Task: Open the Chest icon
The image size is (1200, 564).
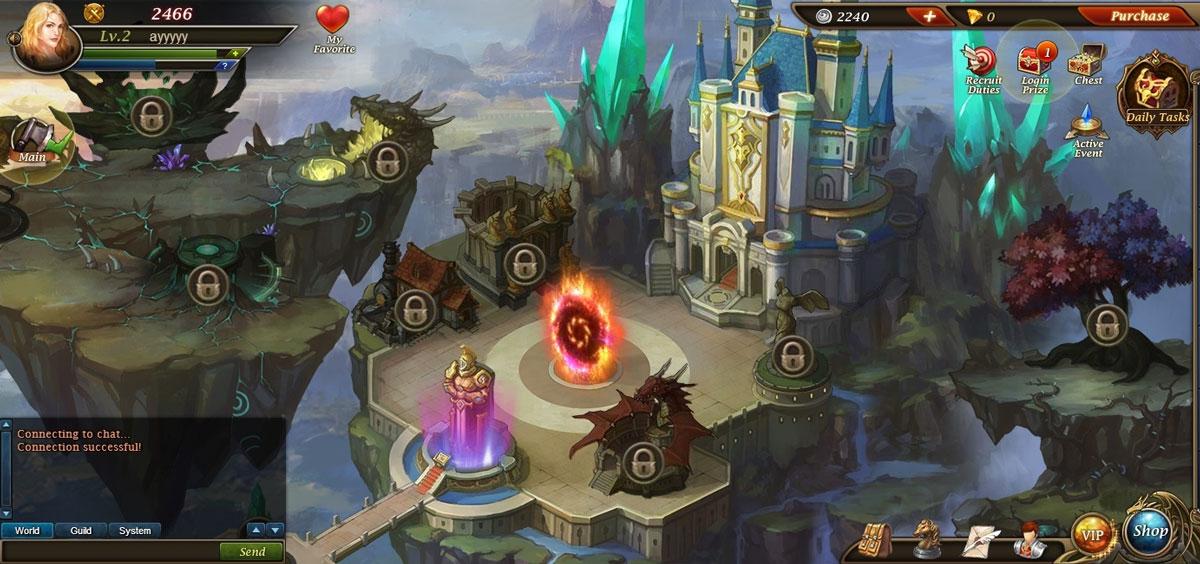Action: point(1087,63)
